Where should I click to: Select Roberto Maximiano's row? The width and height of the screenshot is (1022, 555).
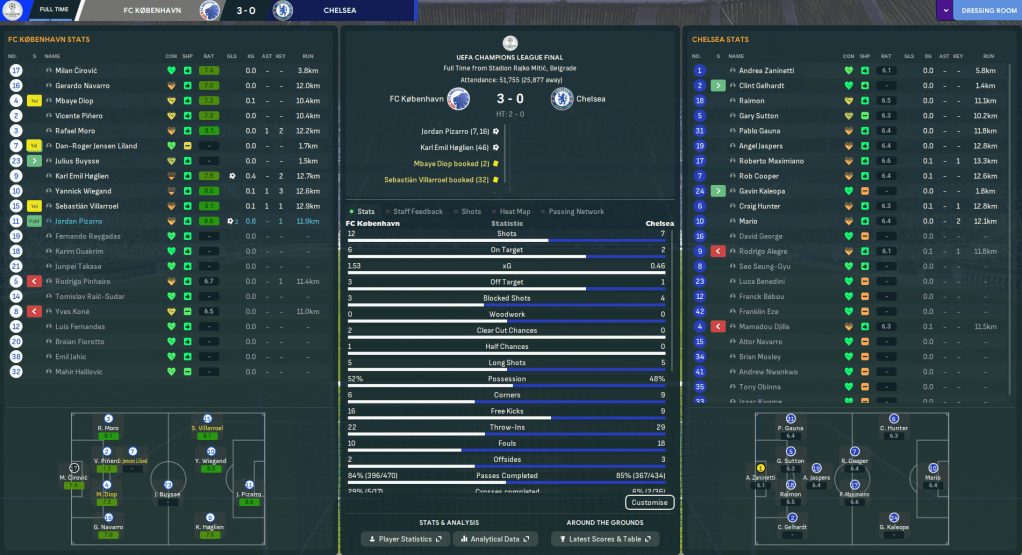tap(770, 161)
